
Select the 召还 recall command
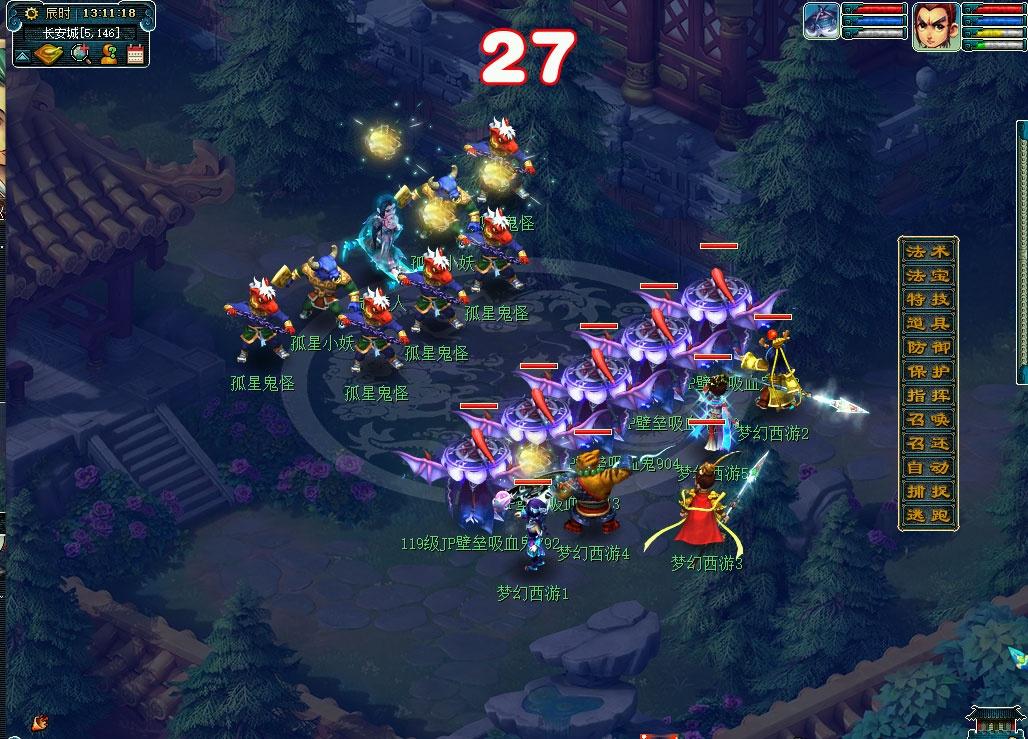click(x=927, y=444)
